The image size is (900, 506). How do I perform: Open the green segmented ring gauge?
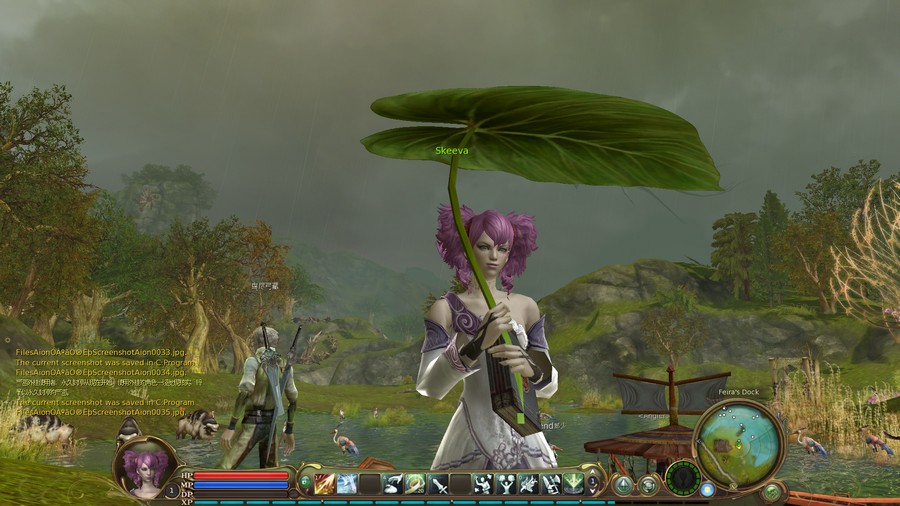coord(683,477)
